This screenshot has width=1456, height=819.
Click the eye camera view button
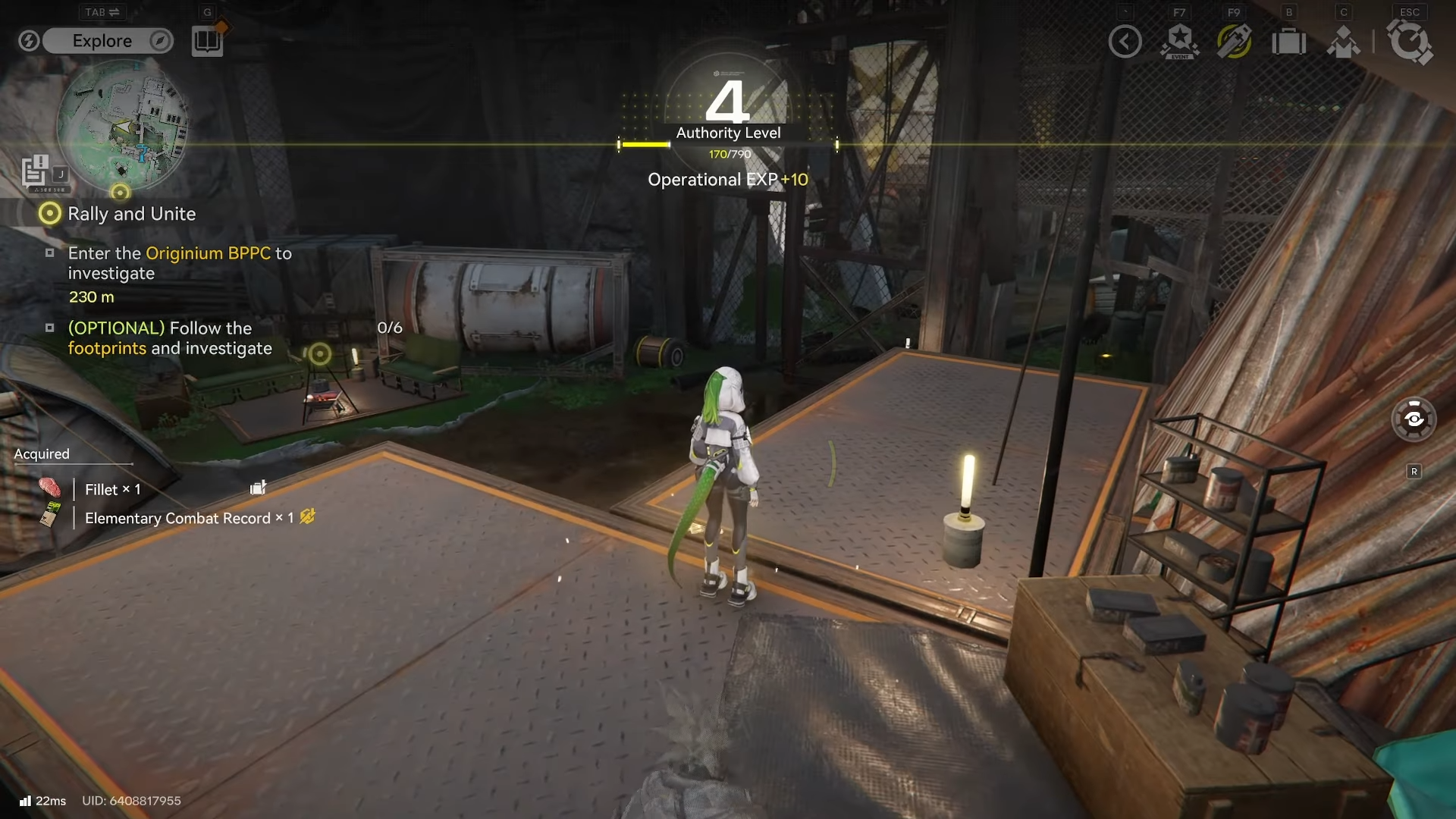click(x=1414, y=419)
